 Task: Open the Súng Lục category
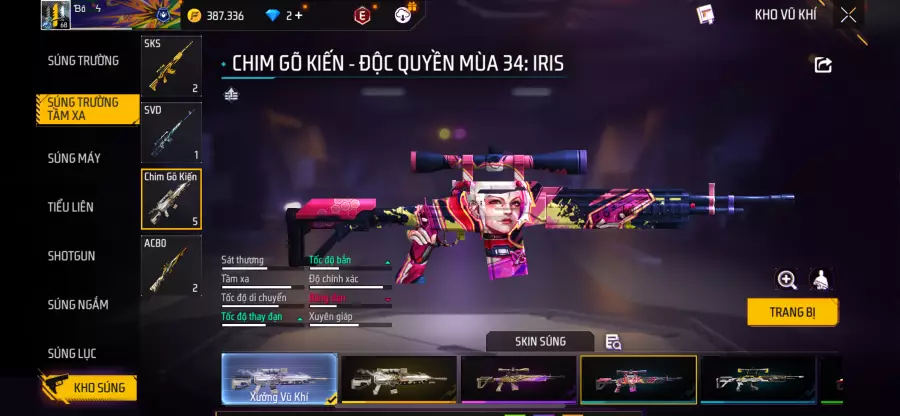tap(72, 353)
